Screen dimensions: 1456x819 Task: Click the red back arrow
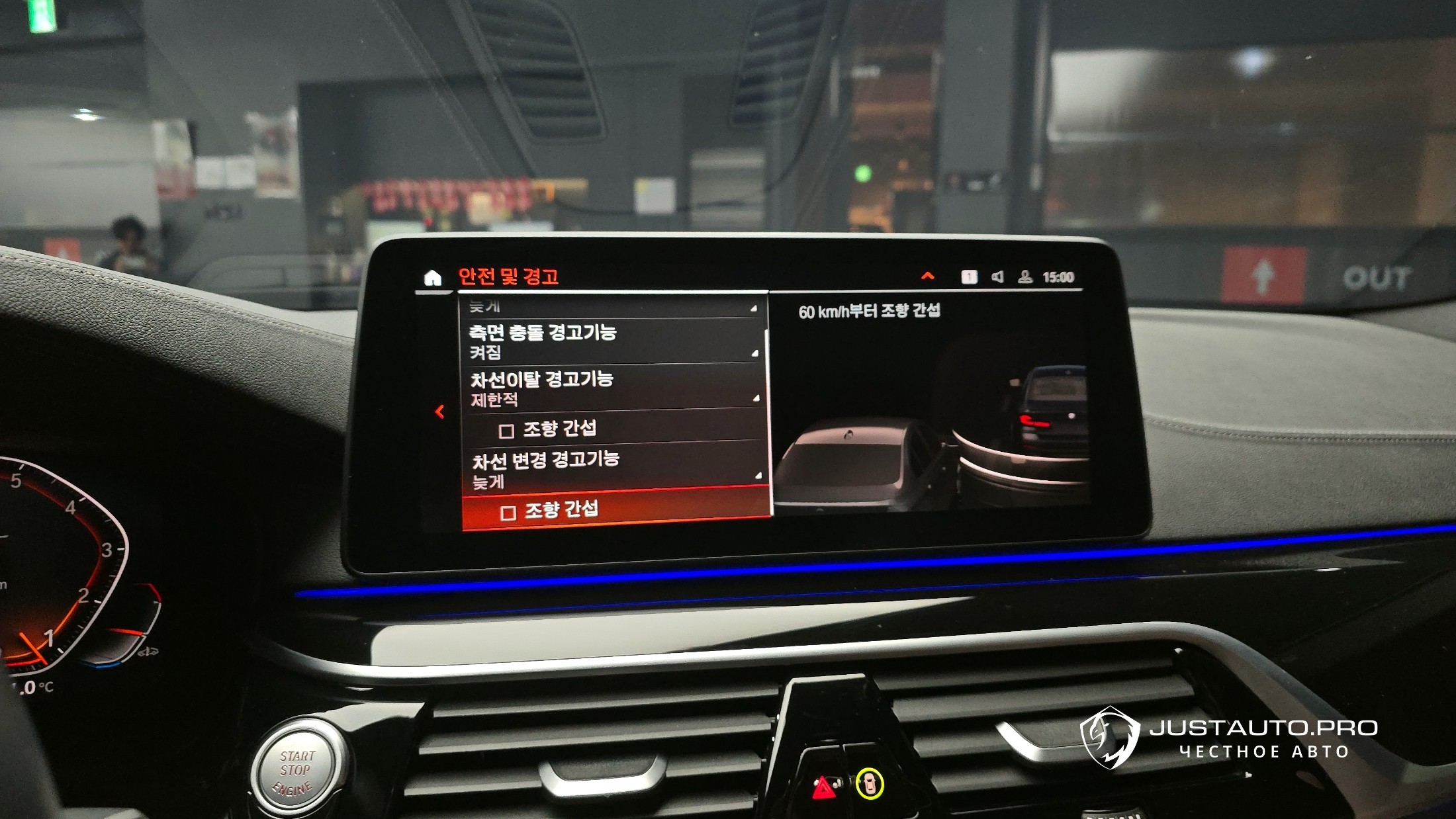[x=439, y=412]
